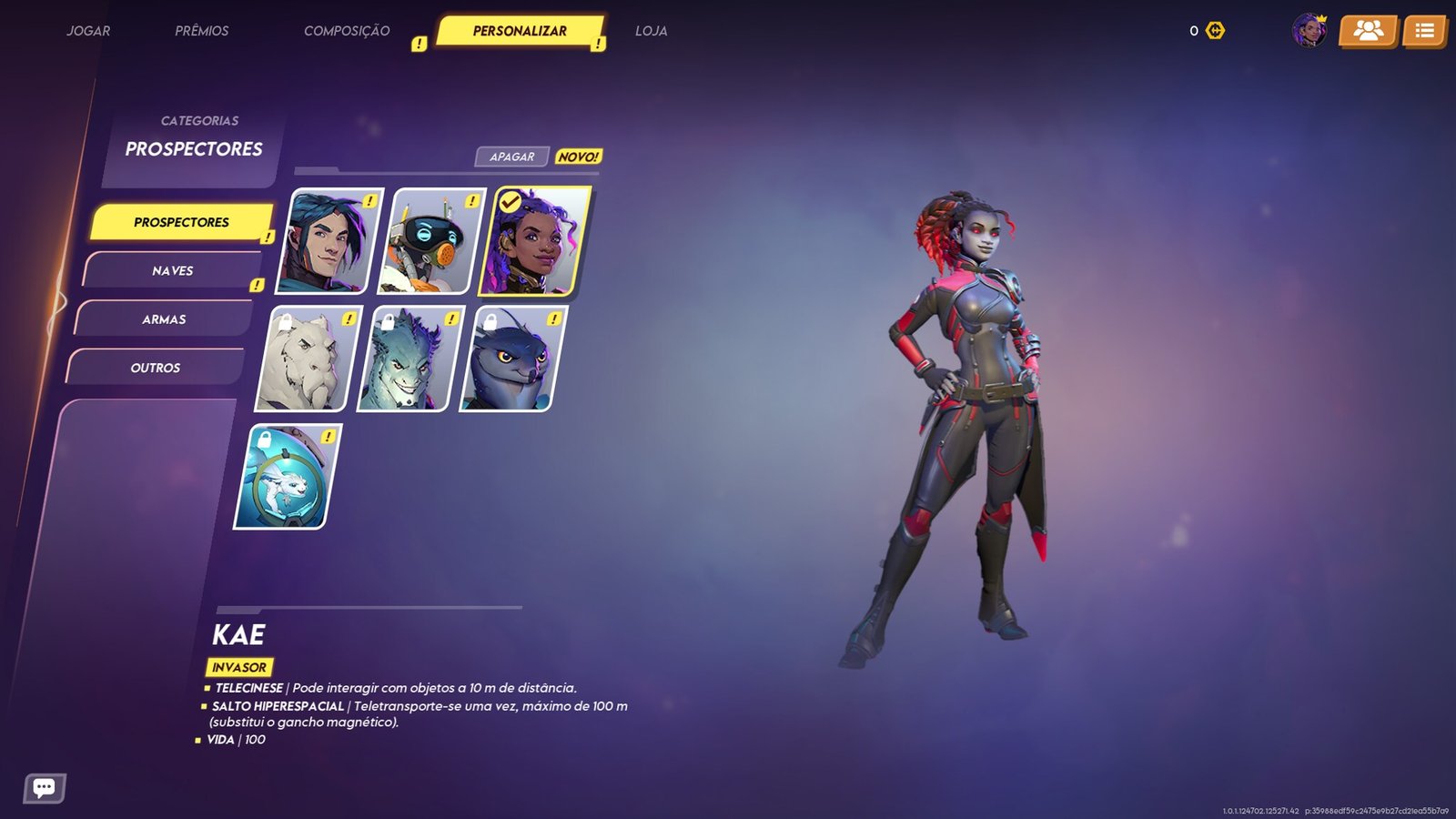
Task: Select the PERSONALIZAR tab
Action: point(520,31)
